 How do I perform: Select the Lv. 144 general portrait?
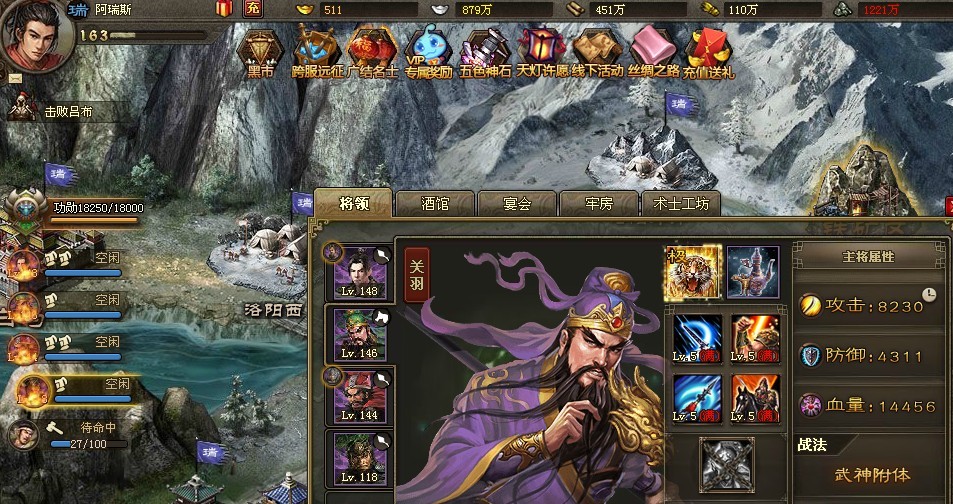(359, 396)
